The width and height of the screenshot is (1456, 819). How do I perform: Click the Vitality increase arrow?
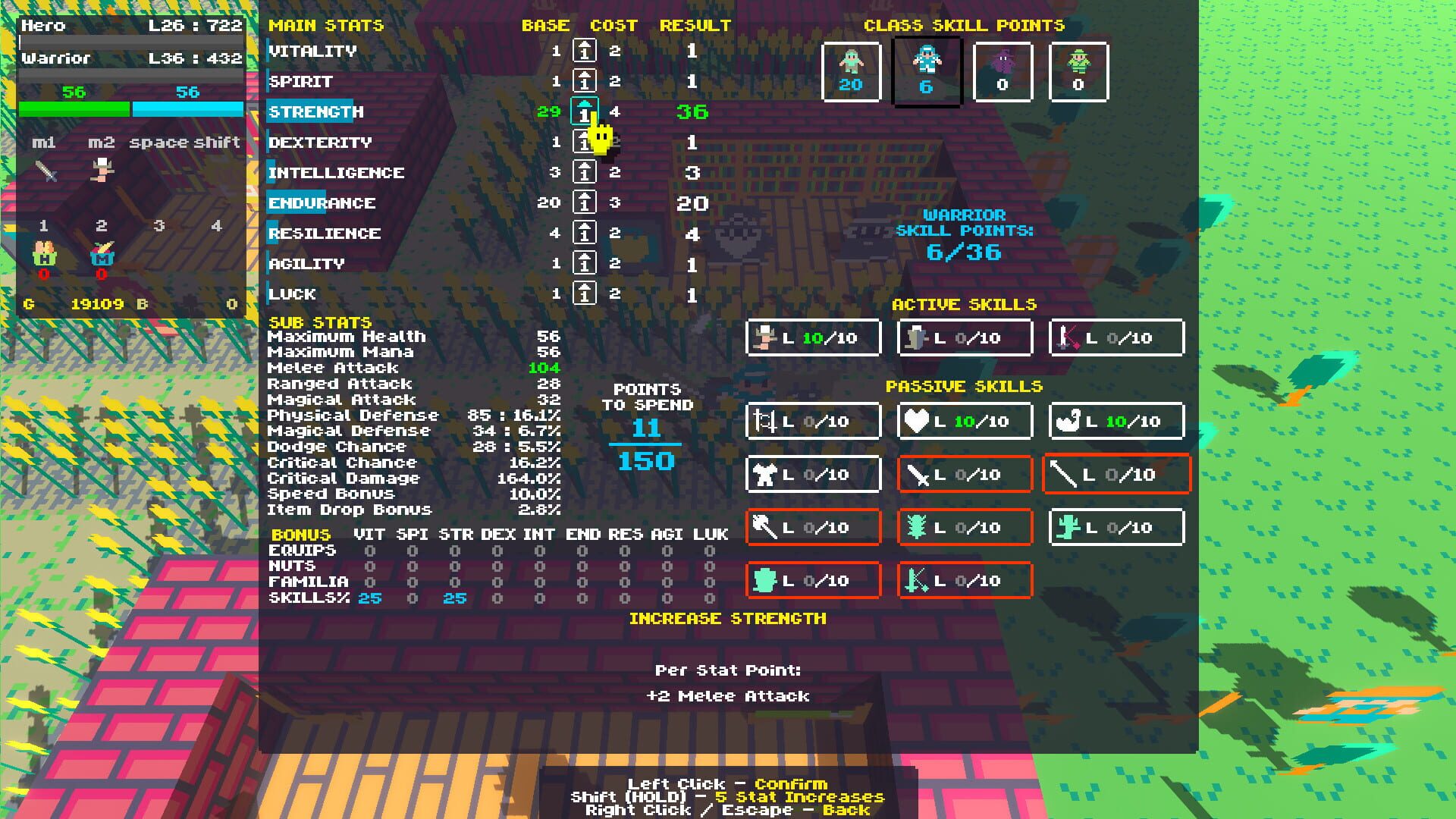point(584,51)
